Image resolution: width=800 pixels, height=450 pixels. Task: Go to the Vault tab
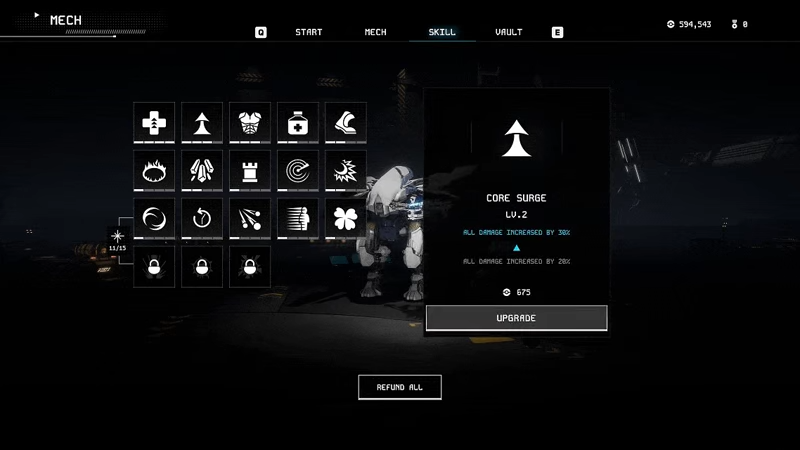508,32
